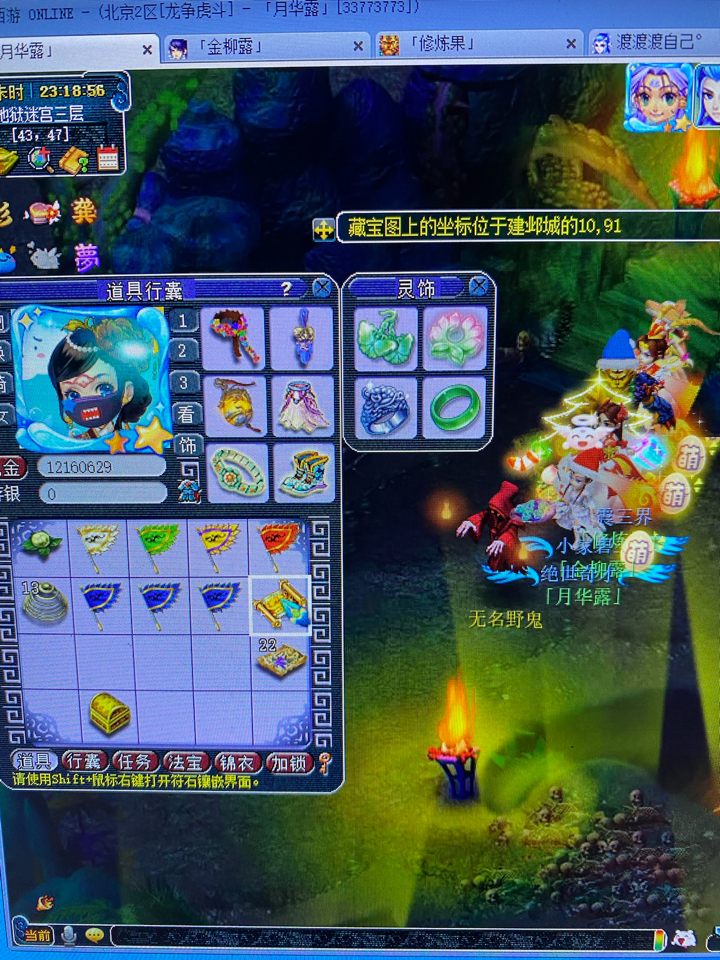The width and height of the screenshot is (720, 960).
Task: Select the green jade bracelet accessory
Action: [455, 407]
